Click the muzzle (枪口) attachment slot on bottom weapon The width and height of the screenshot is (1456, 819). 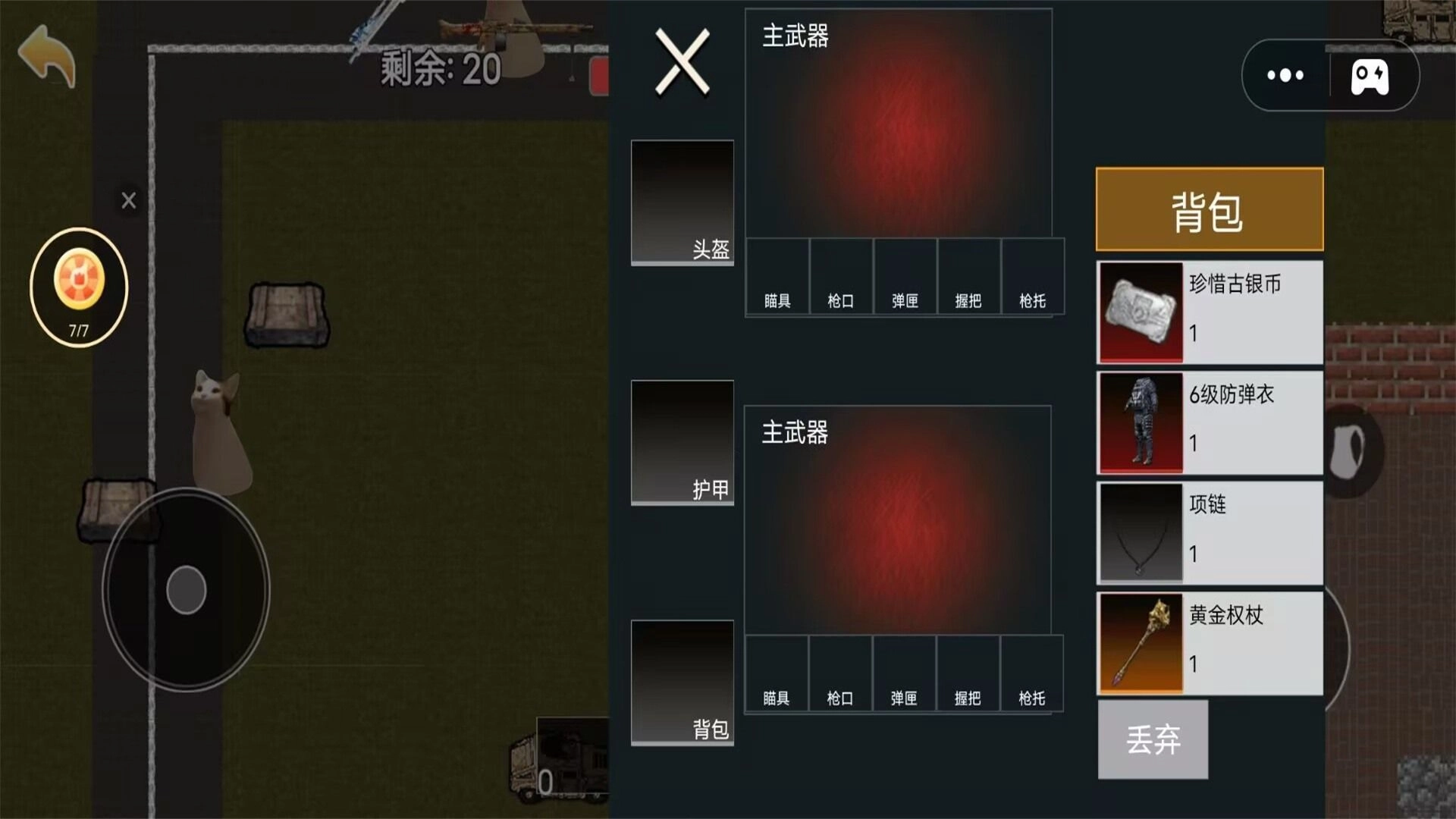pyautogui.click(x=840, y=673)
